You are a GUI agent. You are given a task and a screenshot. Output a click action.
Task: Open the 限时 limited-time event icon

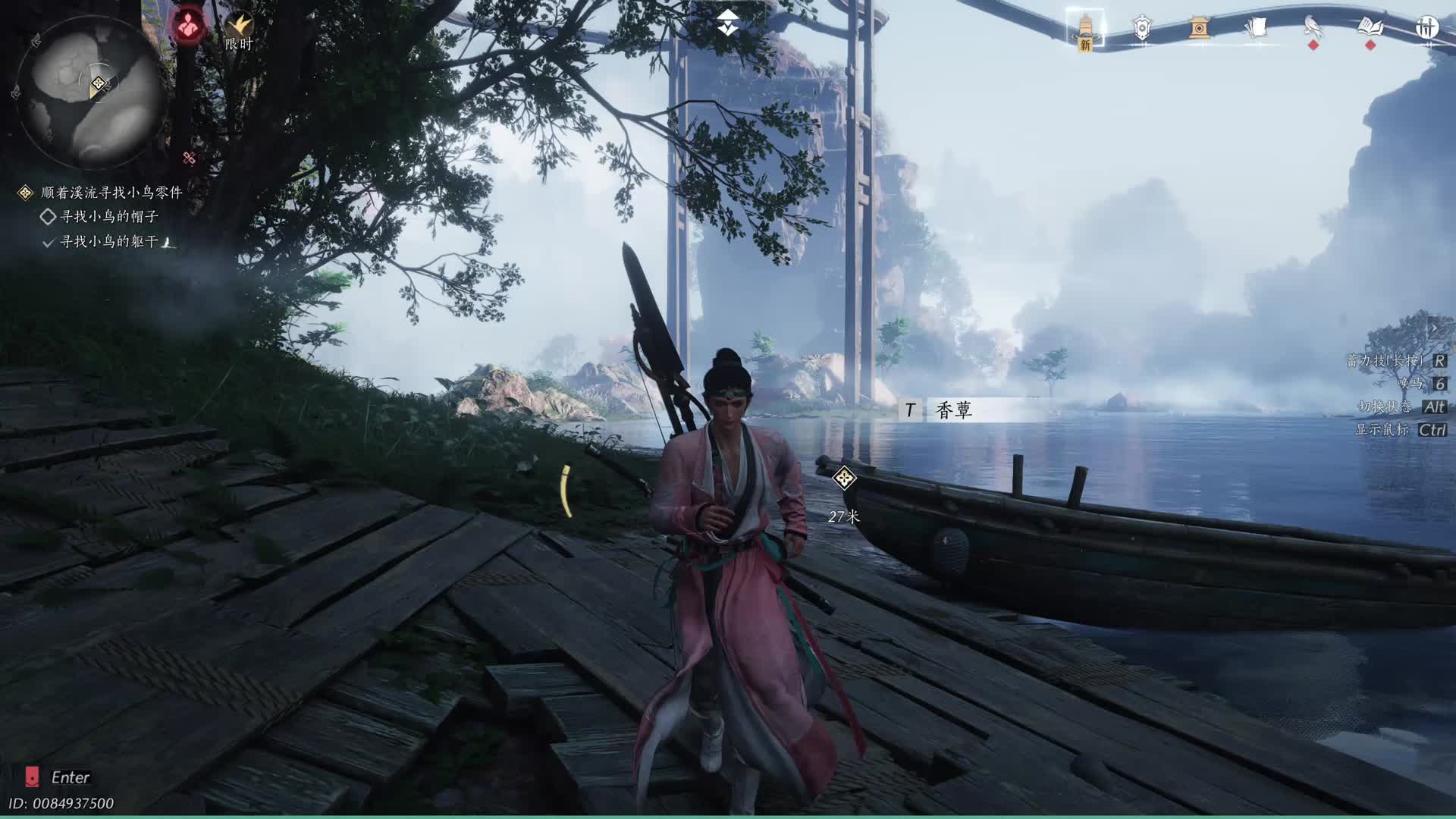(239, 32)
